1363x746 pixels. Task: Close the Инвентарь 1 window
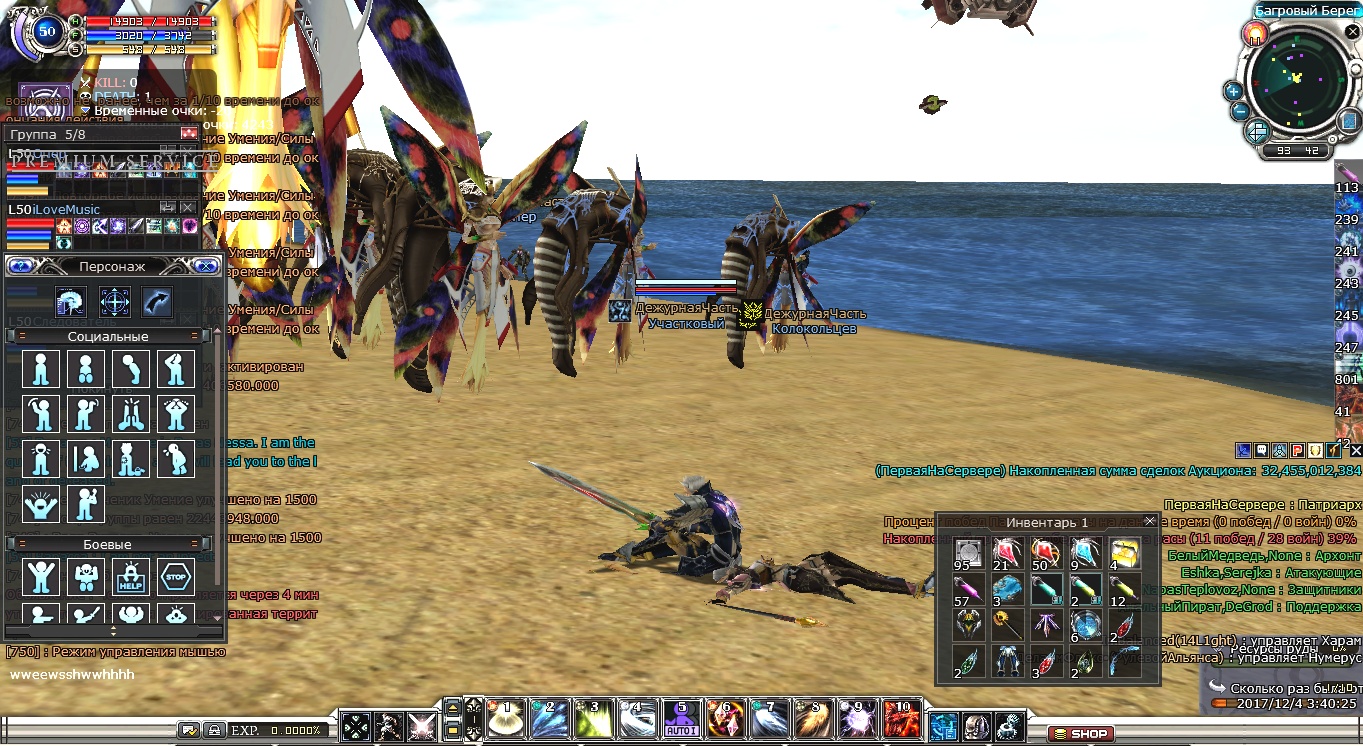pos(1150,521)
